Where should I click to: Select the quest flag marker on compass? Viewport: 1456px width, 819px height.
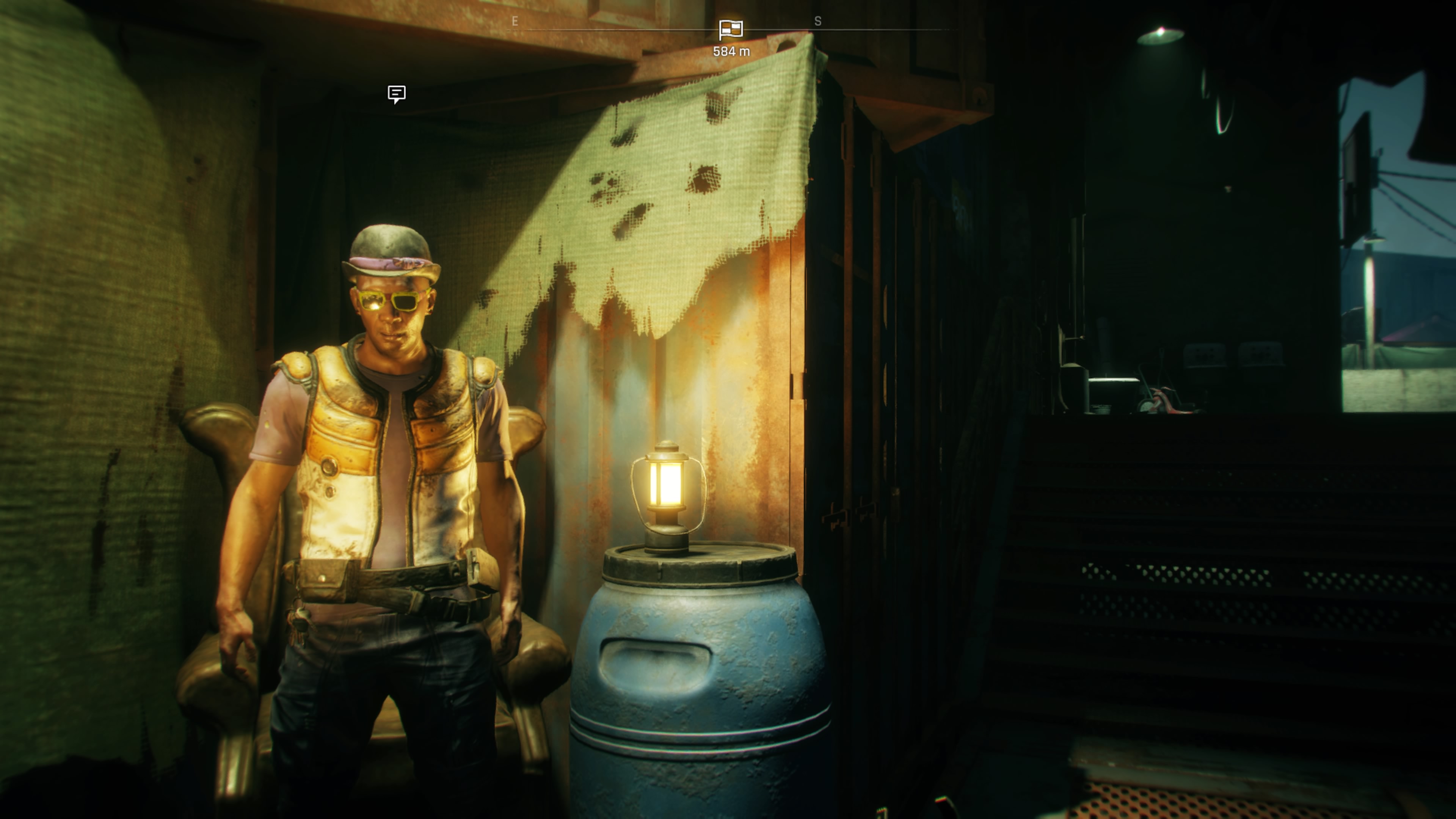click(730, 30)
